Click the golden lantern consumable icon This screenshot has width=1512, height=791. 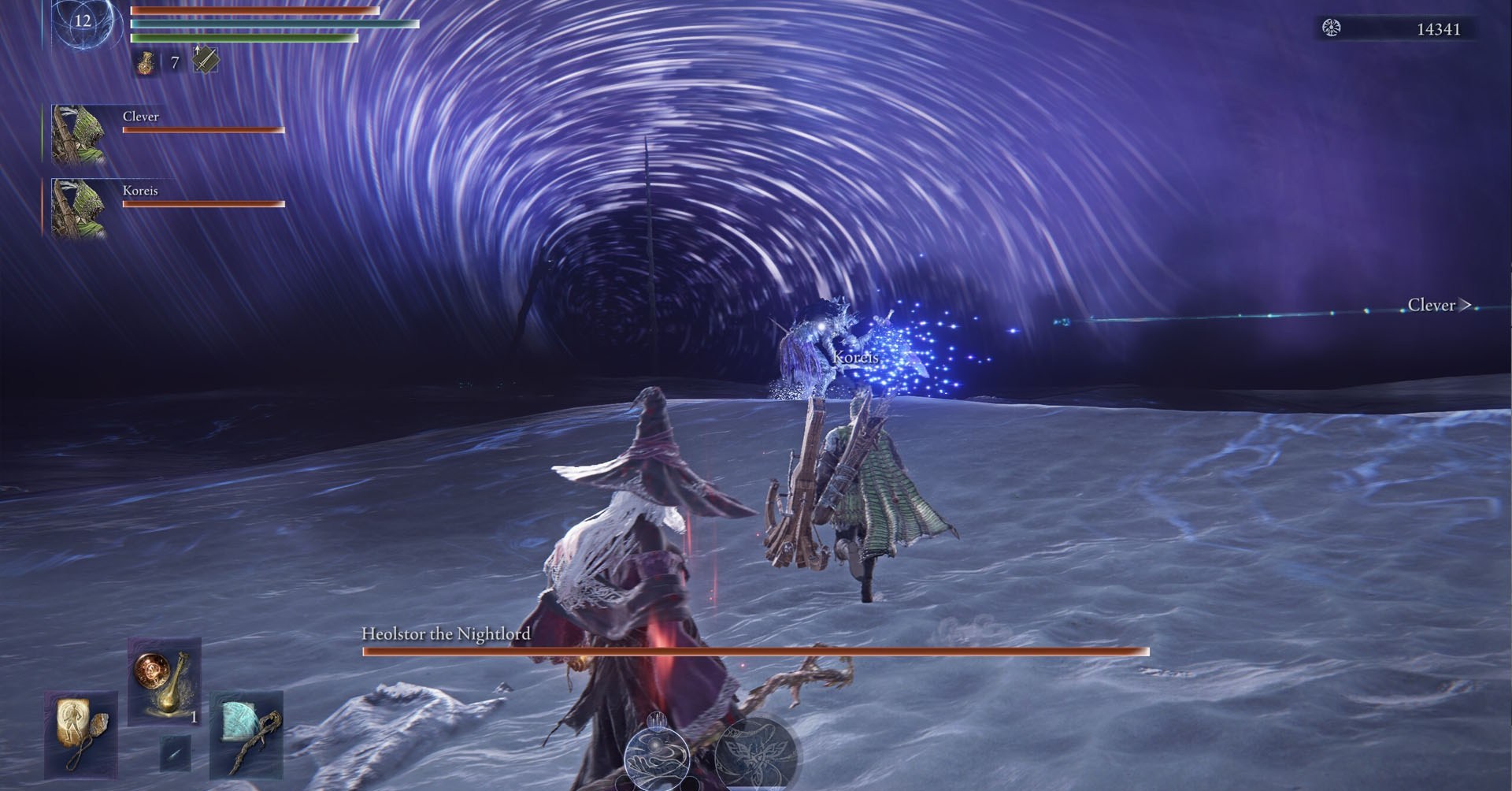(x=164, y=681)
